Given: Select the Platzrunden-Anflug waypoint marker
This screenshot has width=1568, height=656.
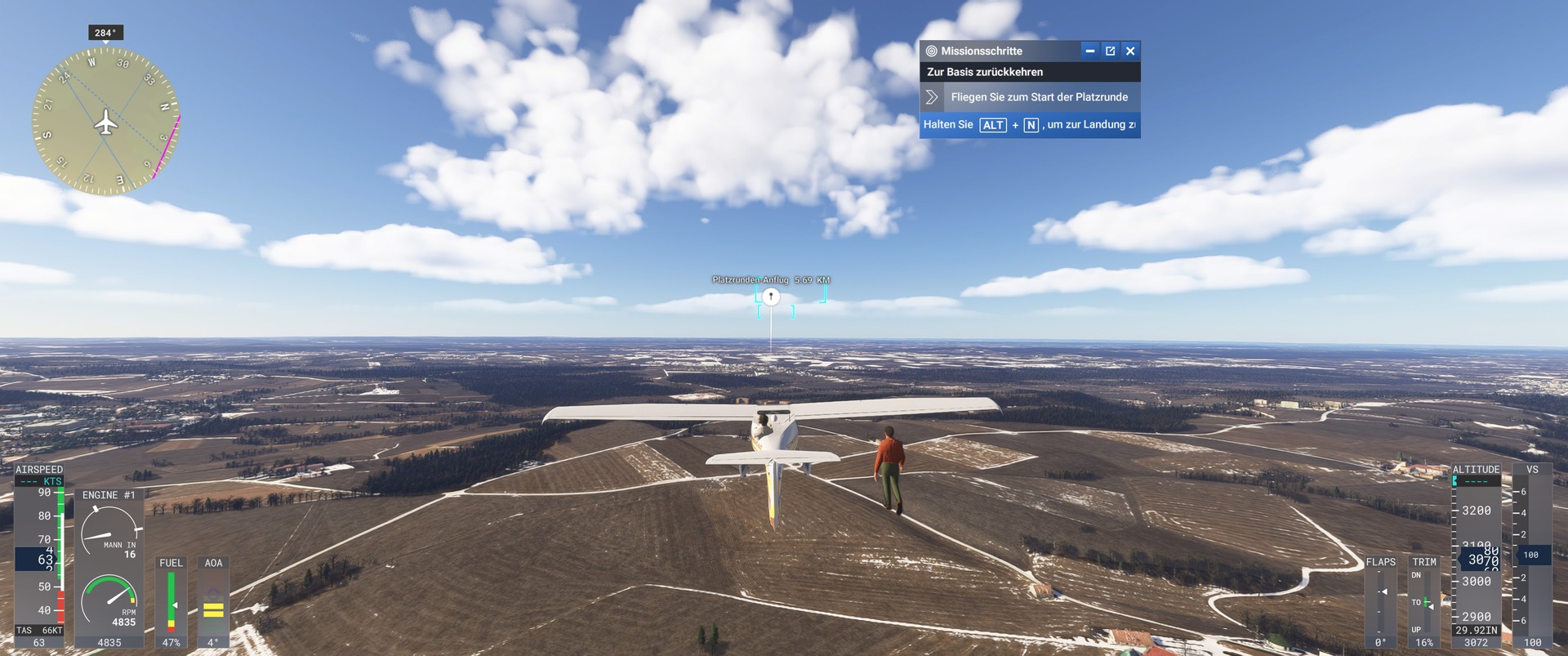Looking at the screenshot, I should (771, 297).
